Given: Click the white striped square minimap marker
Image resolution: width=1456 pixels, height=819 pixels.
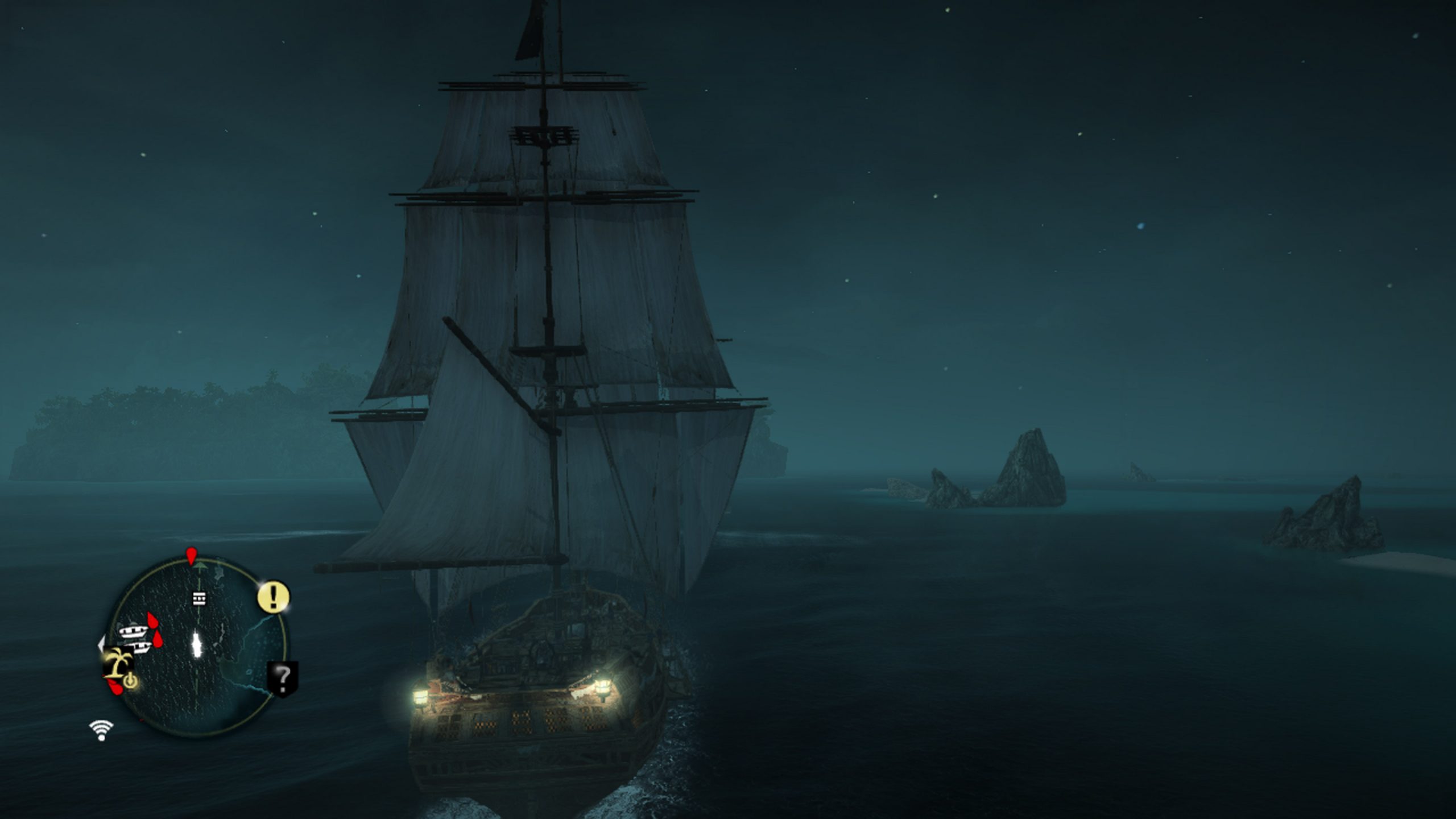Looking at the screenshot, I should (199, 598).
